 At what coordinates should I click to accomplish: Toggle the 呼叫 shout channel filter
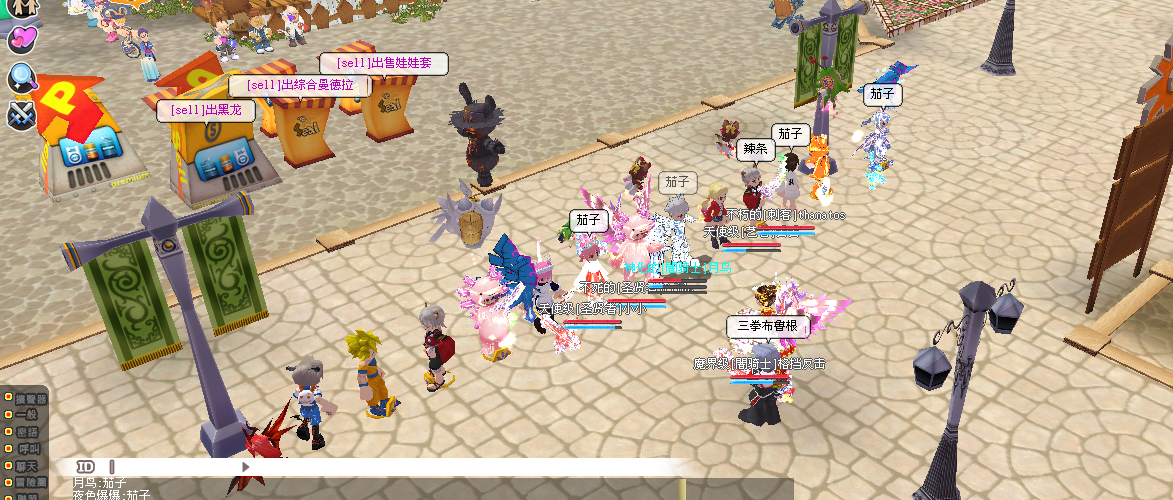coord(26,449)
